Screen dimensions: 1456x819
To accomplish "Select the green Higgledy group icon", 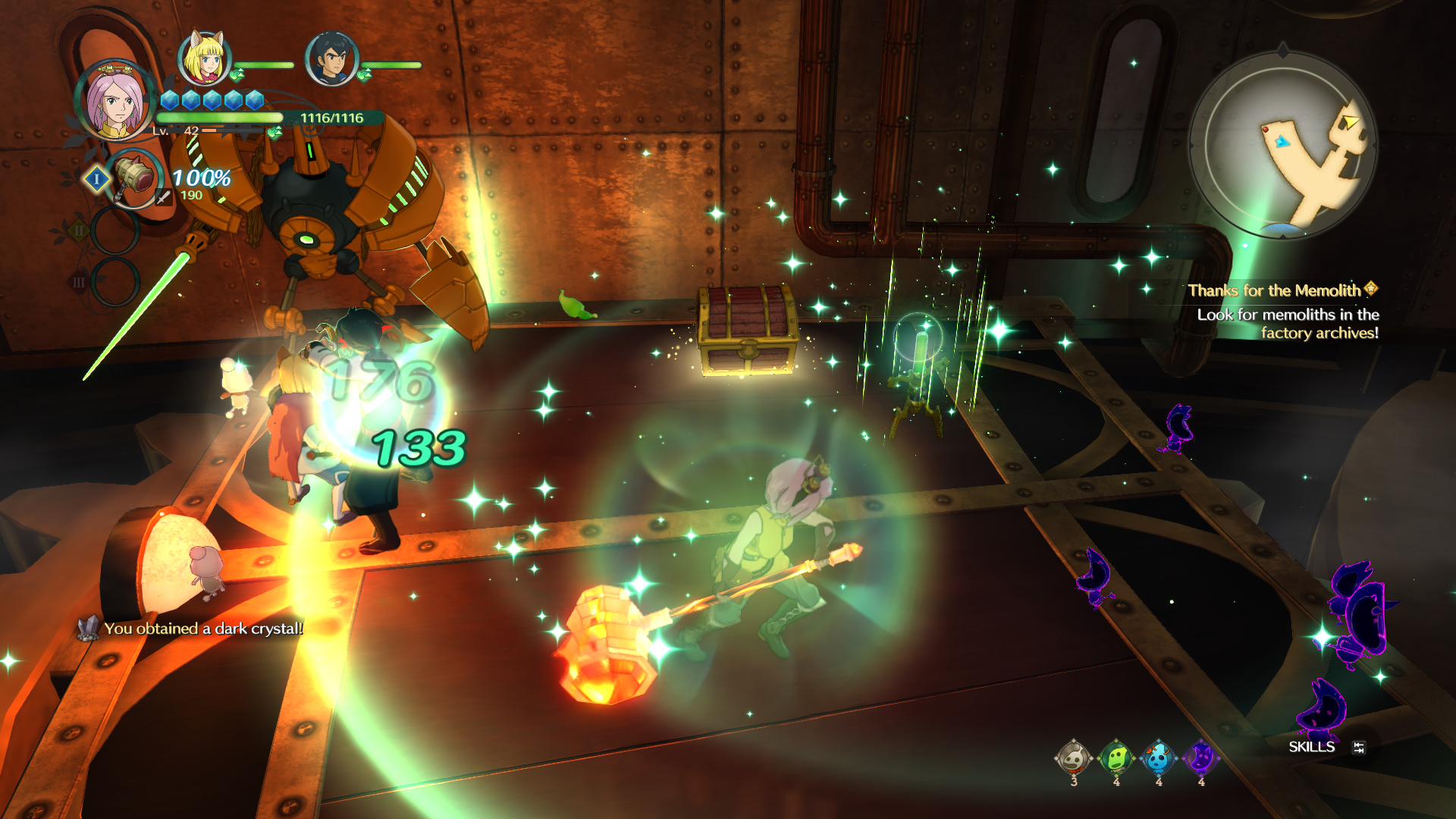I will pos(1116,758).
